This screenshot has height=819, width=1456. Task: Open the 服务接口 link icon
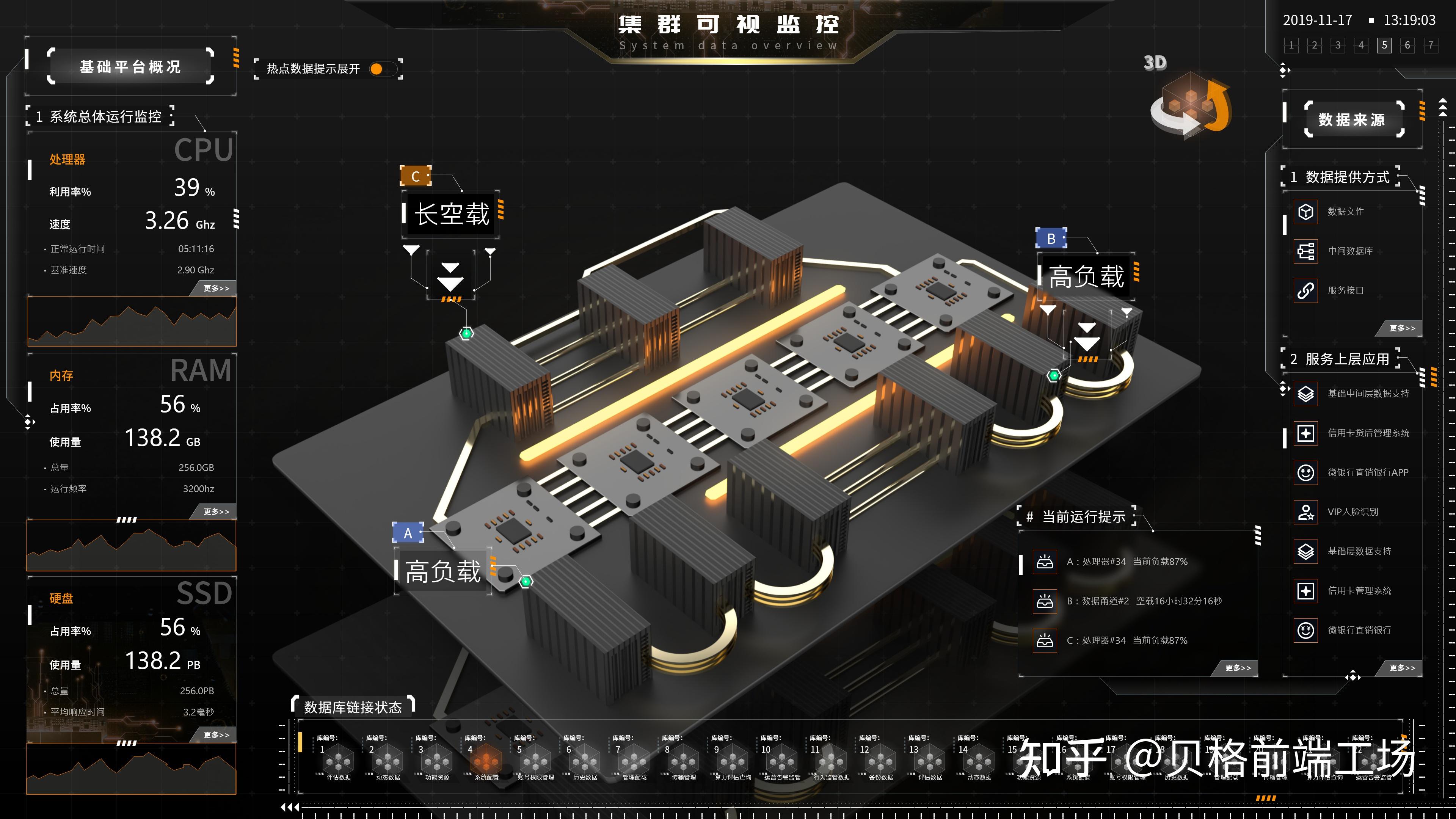click(x=1305, y=290)
